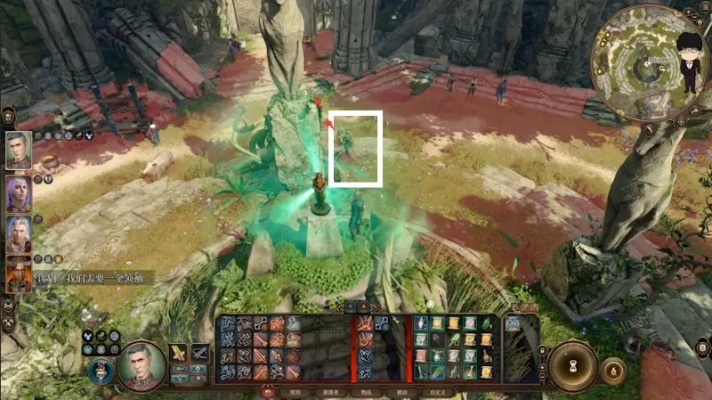Screen dimensions: 712x400
Task: Select the grey-haired man party portrait
Action: tap(19, 151)
